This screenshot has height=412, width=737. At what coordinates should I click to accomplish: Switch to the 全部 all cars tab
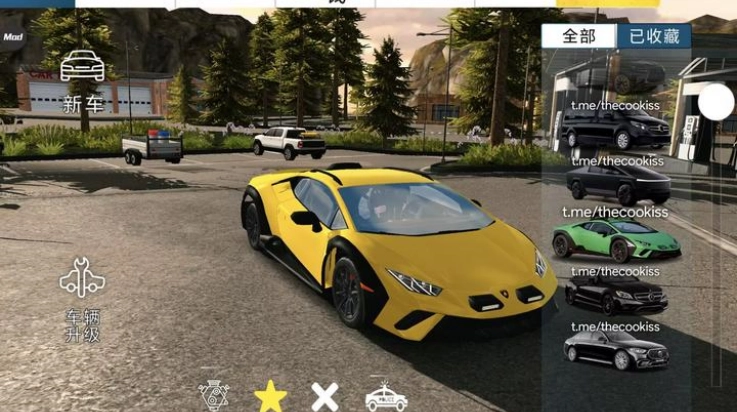tap(579, 36)
